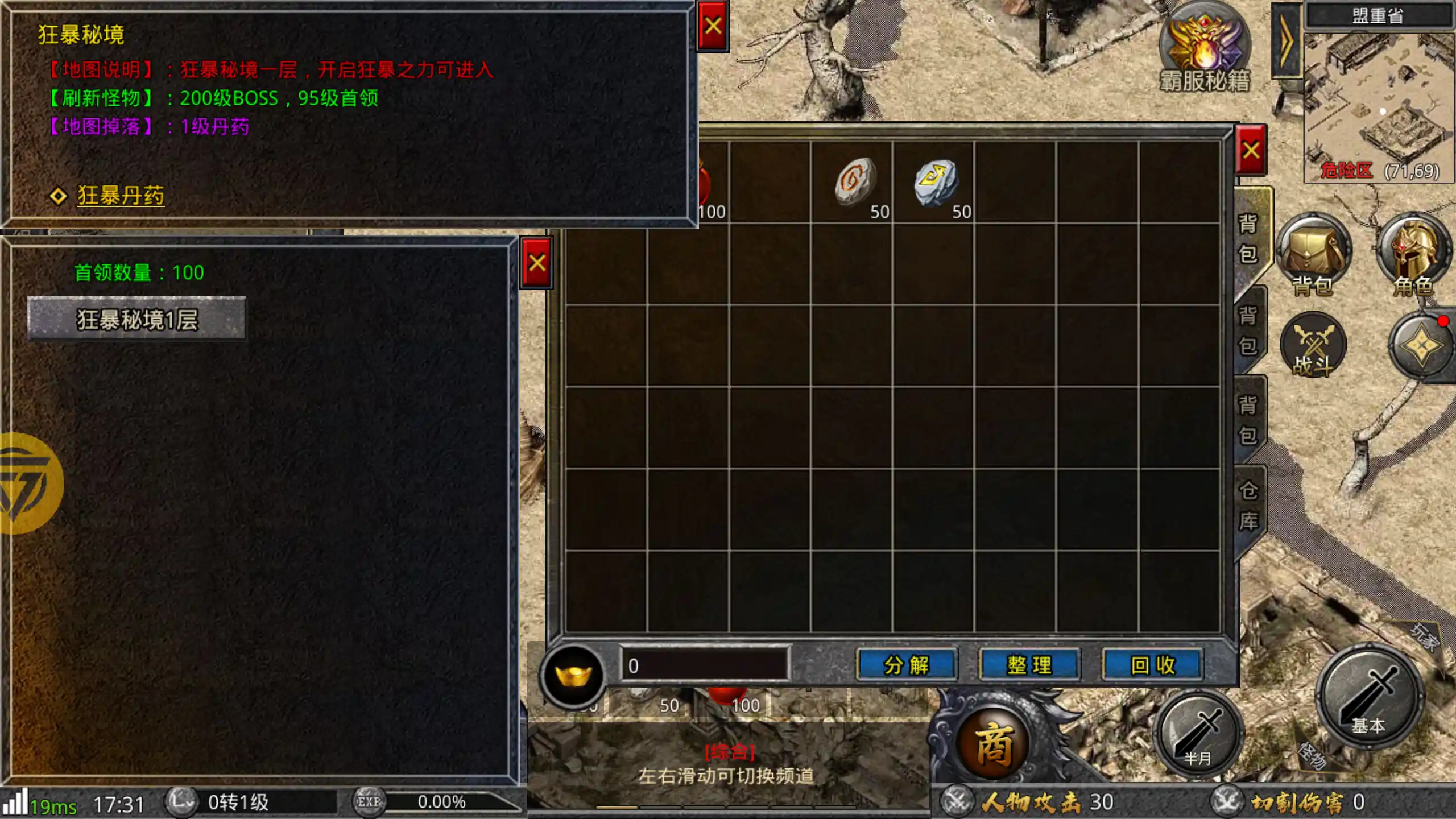Click the 回收 recycle button

point(1152,665)
